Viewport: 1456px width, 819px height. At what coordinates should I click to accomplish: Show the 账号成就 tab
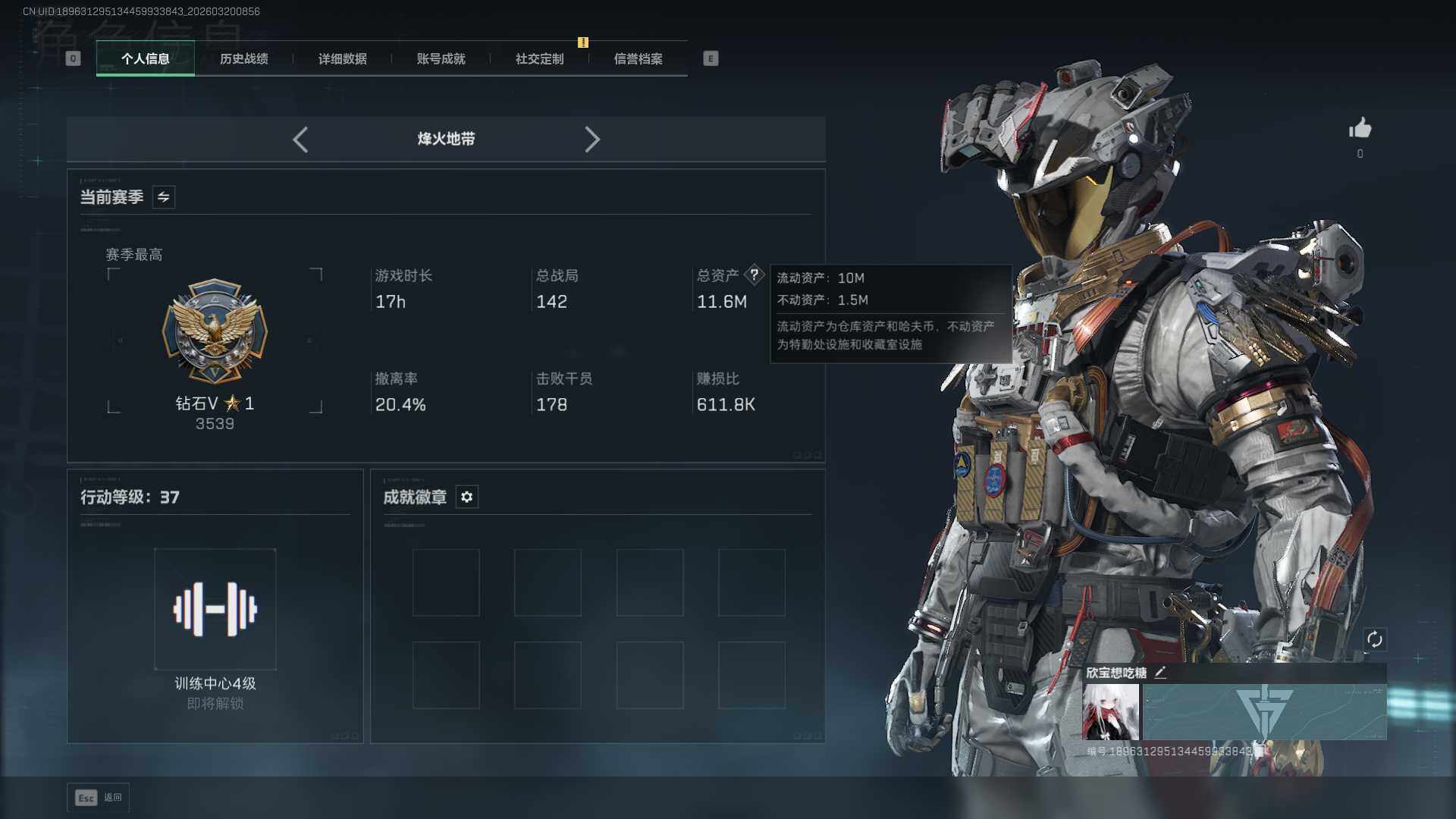(441, 58)
